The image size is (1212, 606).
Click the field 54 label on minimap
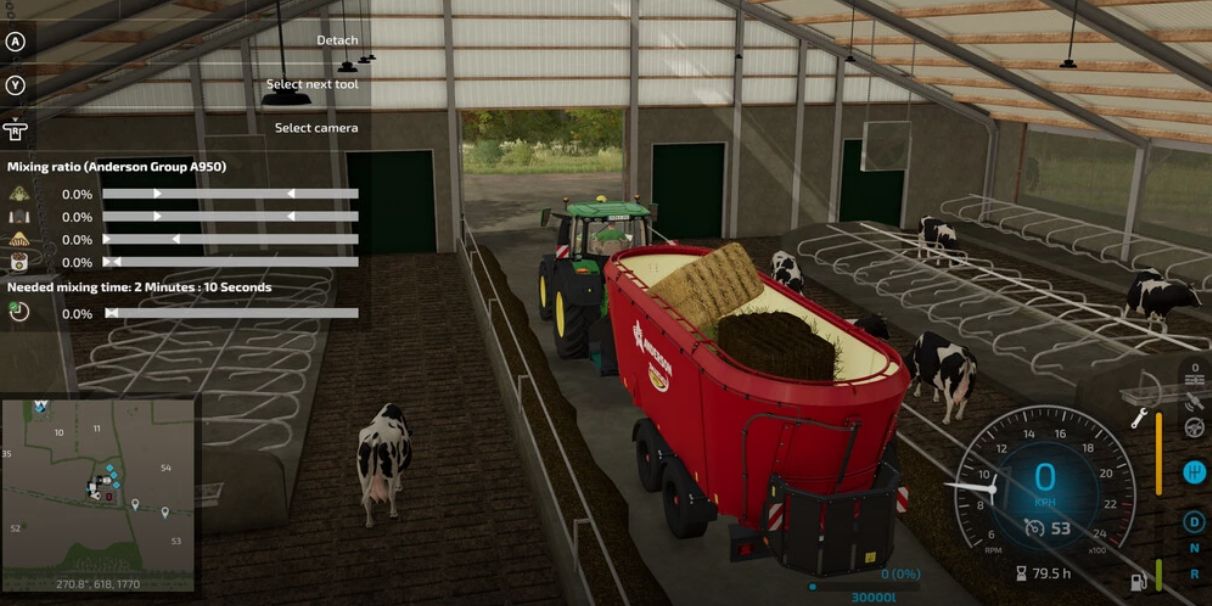coord(166,468)
